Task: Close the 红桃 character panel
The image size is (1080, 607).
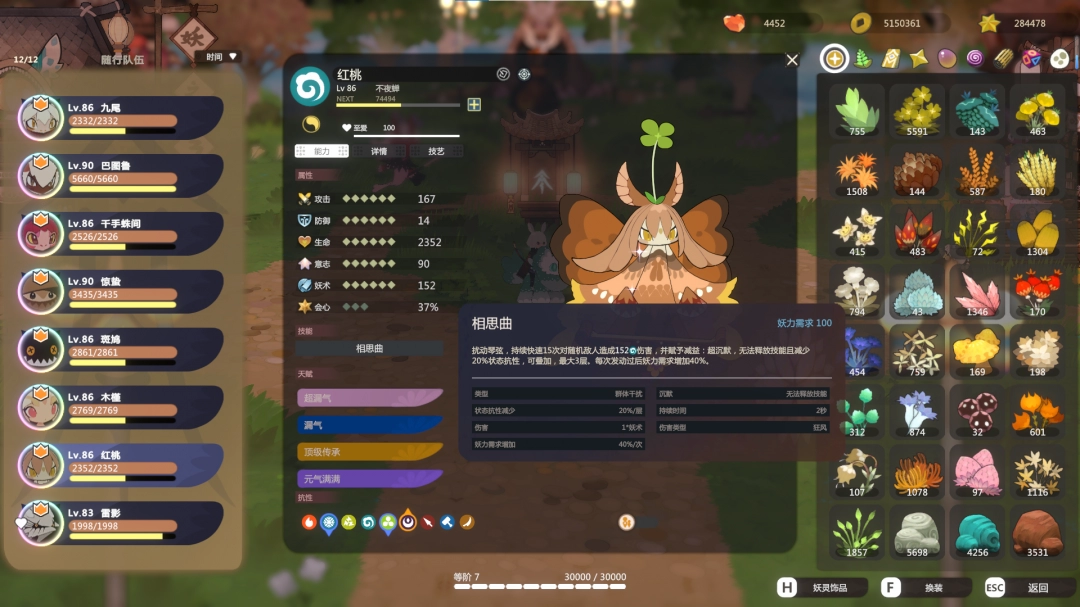Action: 792,60
